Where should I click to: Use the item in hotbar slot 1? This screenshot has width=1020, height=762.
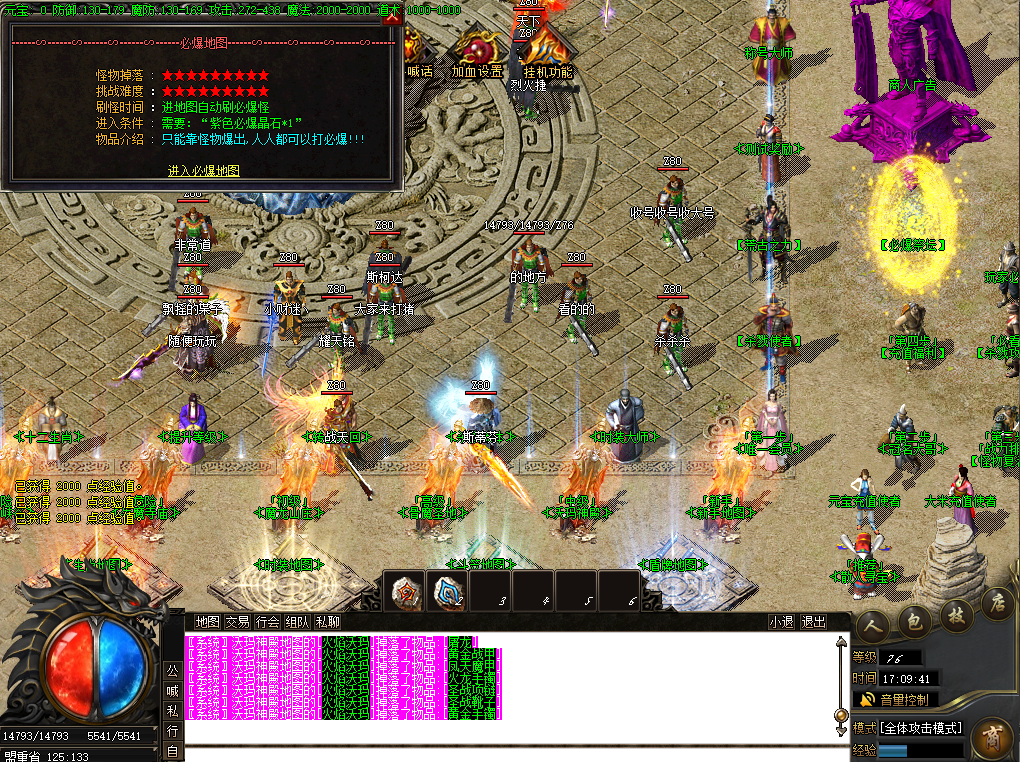(405, 592)
